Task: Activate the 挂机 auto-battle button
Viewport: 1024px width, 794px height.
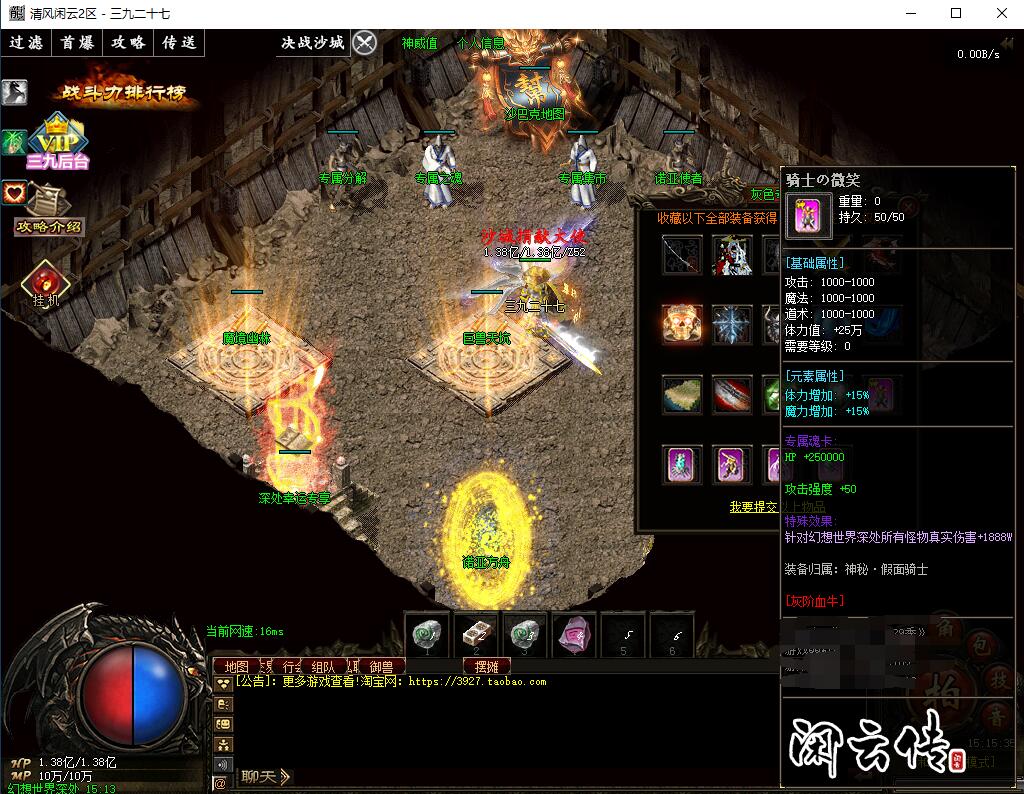Action: coord(46,283)
